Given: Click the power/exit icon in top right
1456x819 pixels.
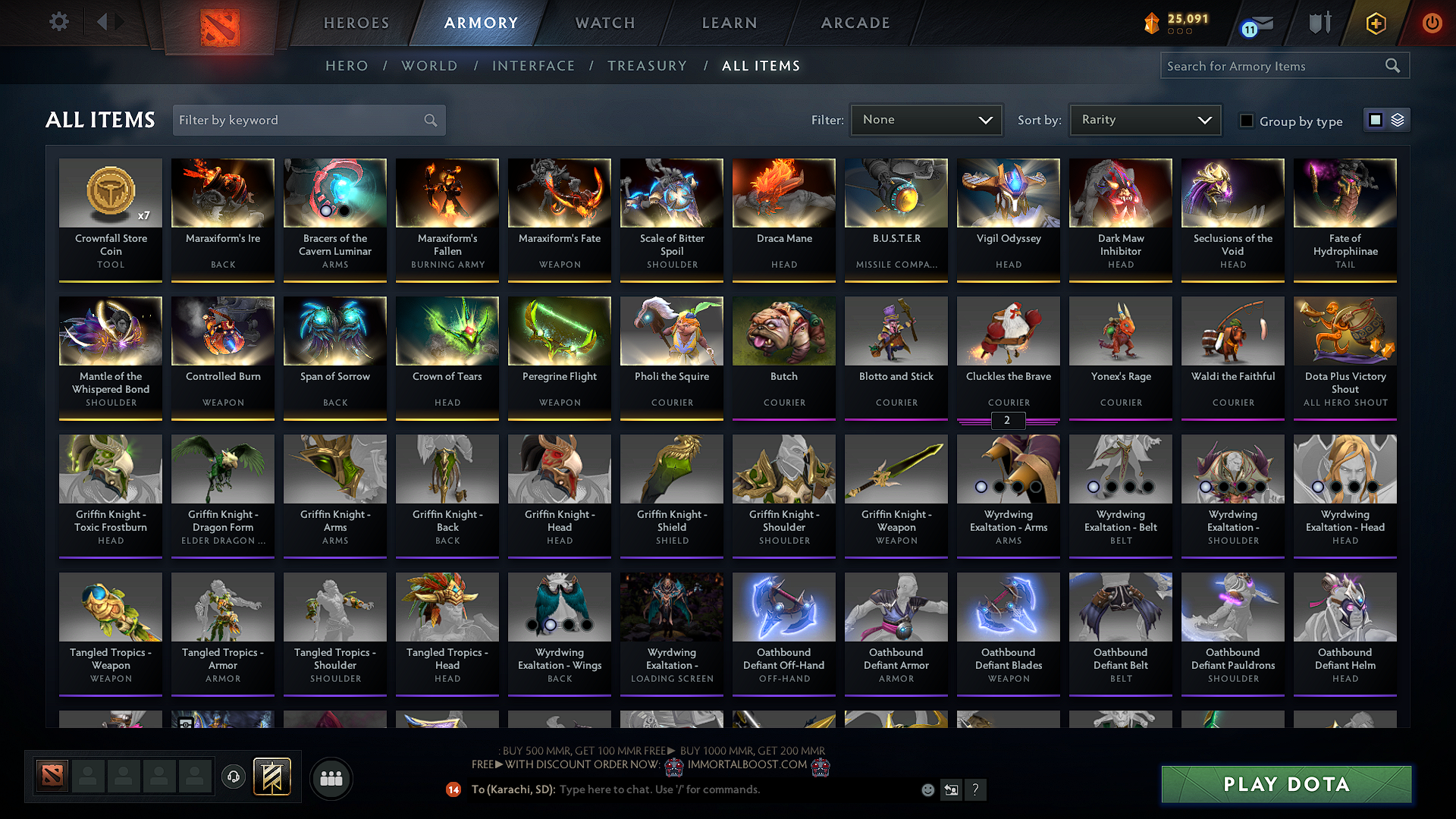Looking at the screenshot, I should click(x=1432, y=24).
